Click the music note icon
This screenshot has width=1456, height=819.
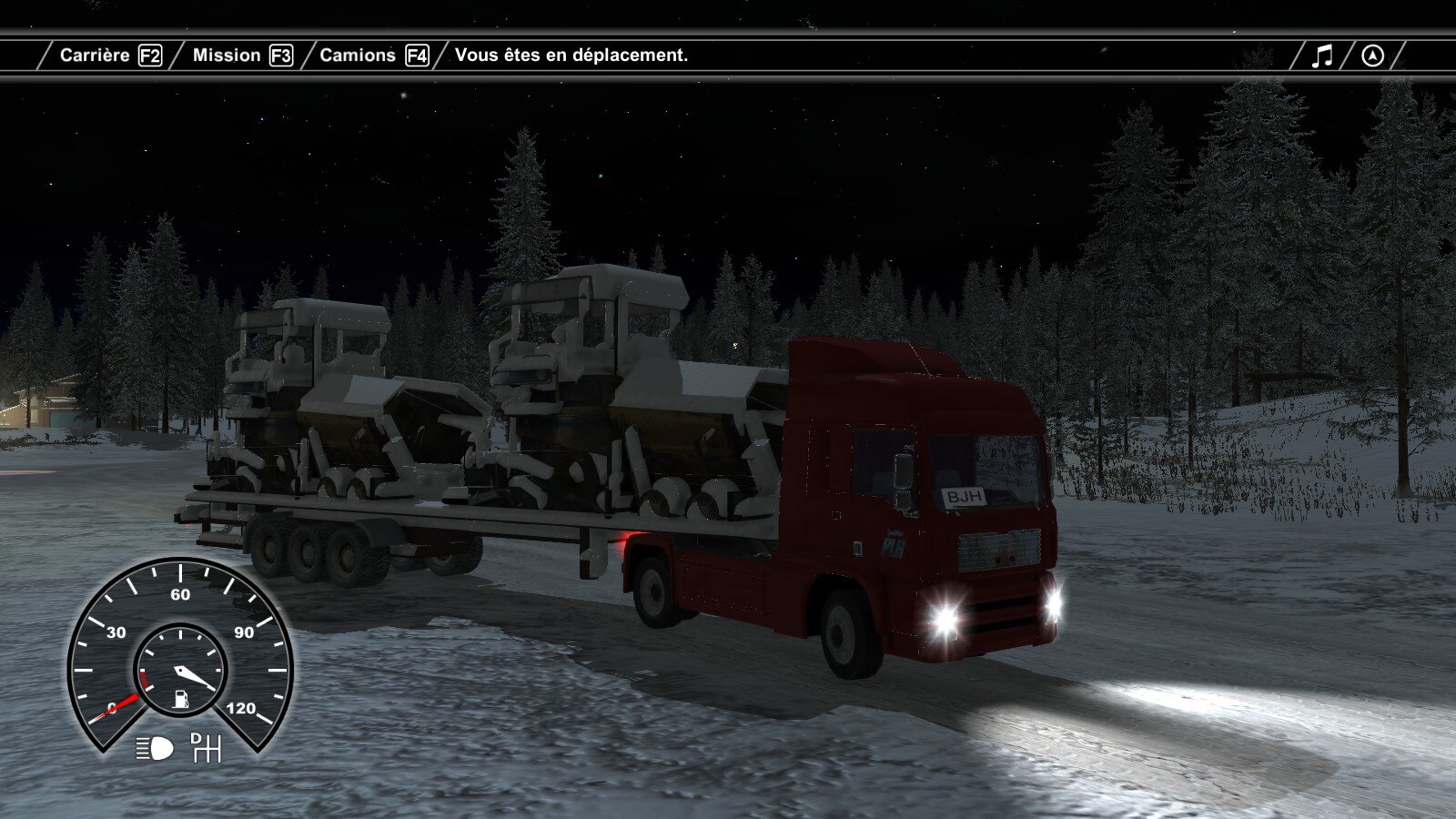1322,56
